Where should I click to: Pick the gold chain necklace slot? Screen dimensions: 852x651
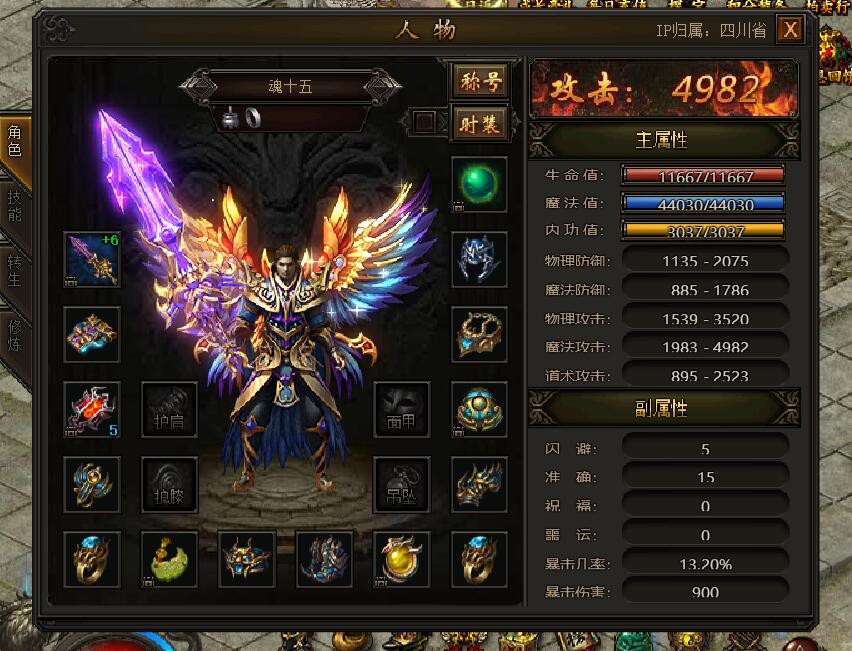click(x=479, y=334)
